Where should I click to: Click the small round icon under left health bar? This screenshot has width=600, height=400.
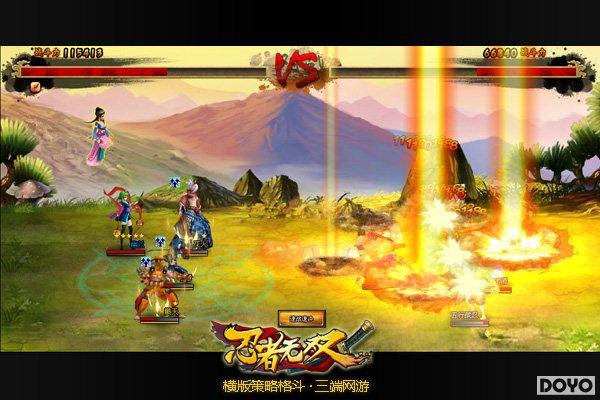[36, 87]
